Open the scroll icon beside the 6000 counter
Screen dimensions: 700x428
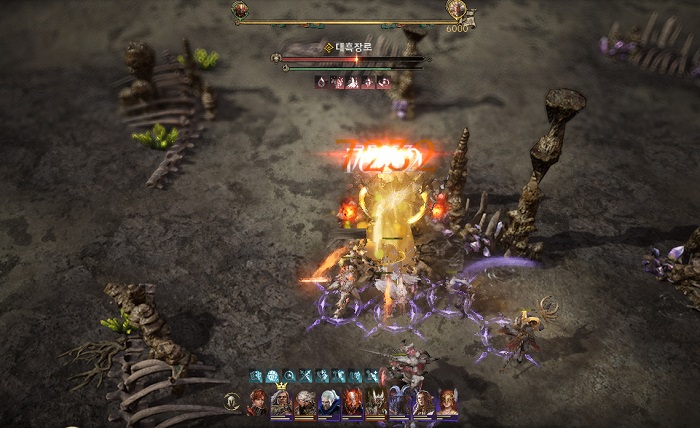(x=470, y=18)
